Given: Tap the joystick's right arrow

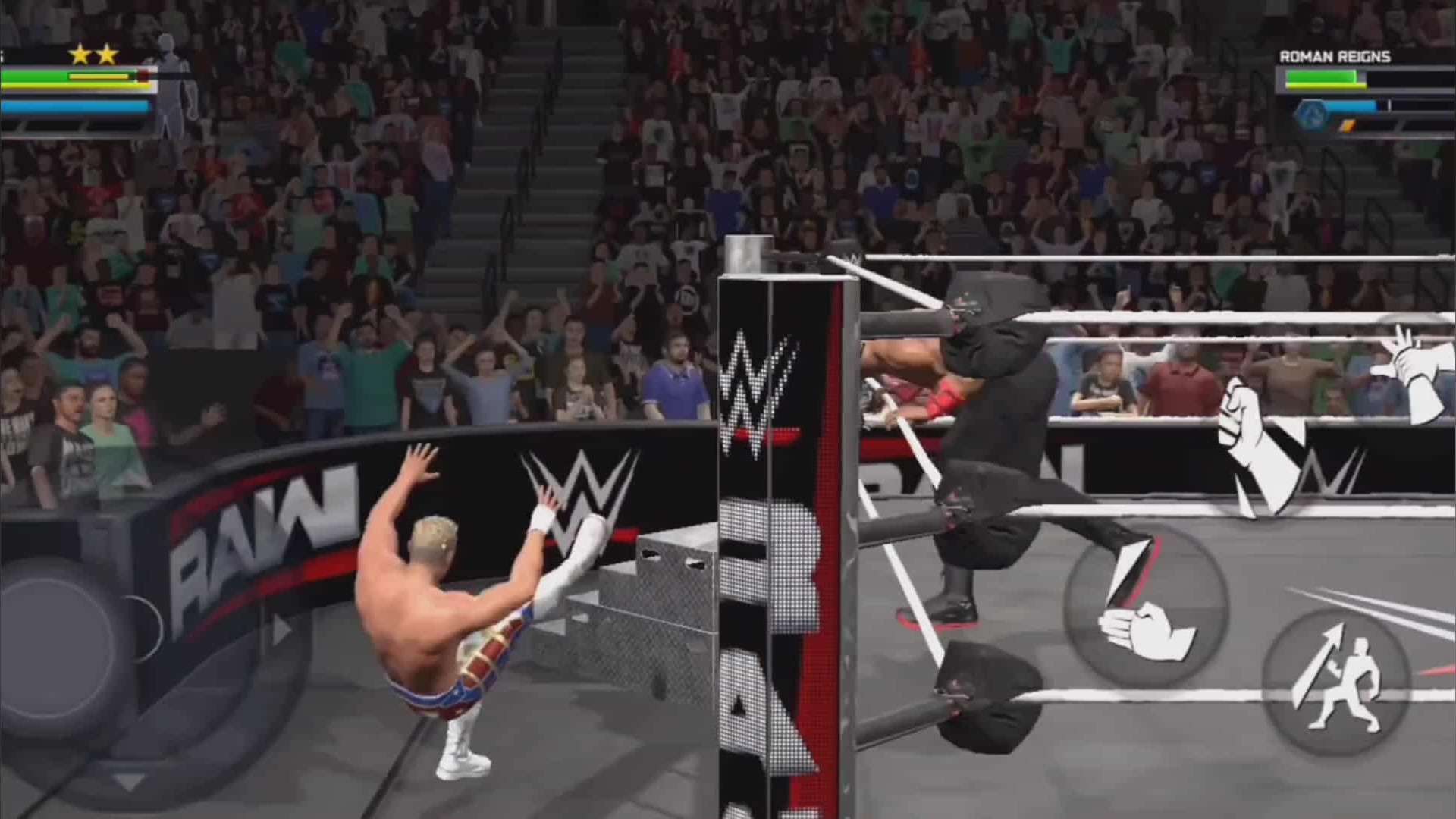Looking at the screenshot, I should (x=281, y=630).
